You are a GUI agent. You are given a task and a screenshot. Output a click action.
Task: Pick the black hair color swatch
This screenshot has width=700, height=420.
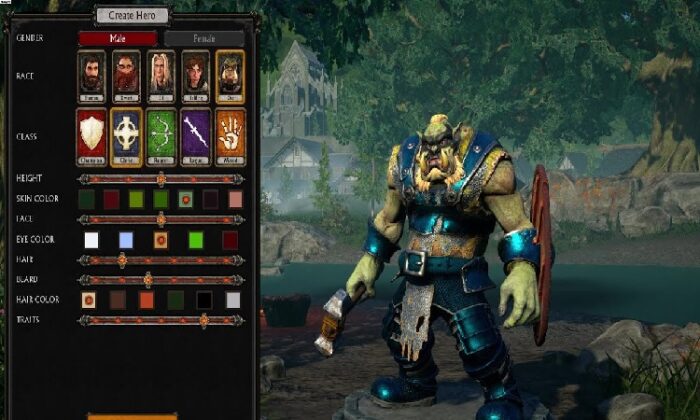coord(204,300)
